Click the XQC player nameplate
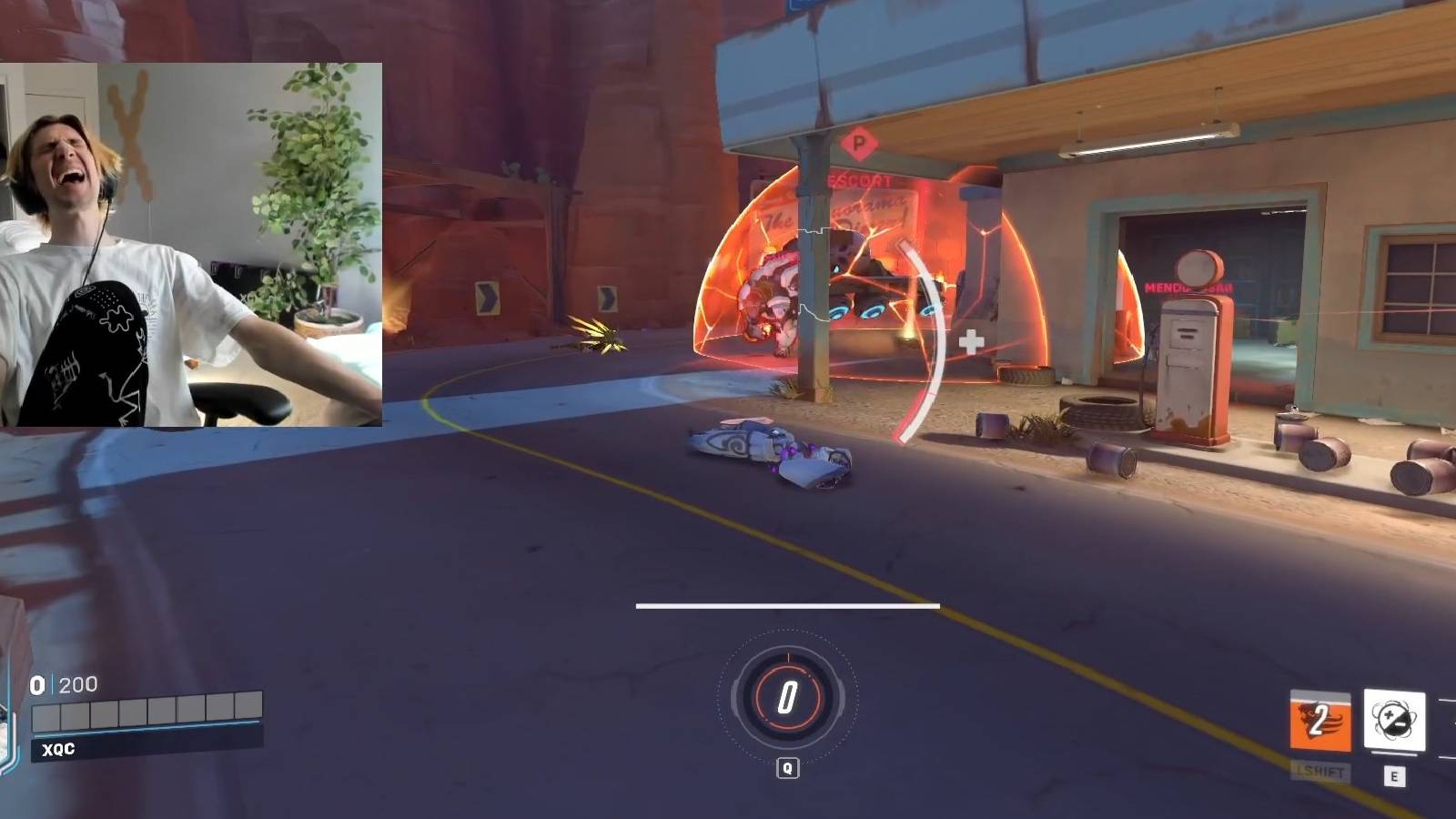Screen dimensions: 1456x819 point(57,749)
